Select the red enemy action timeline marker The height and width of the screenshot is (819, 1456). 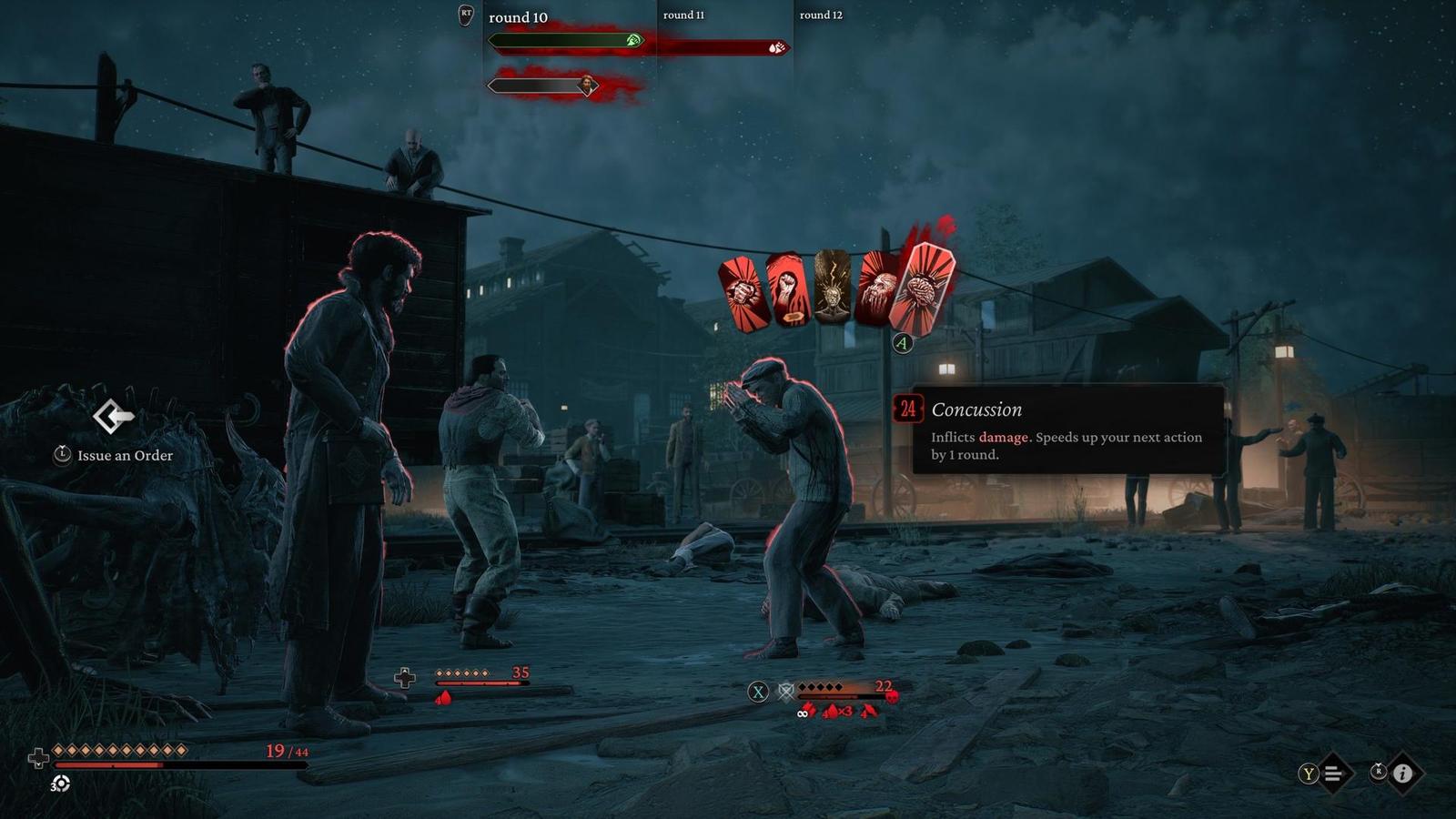pos(776,47)
